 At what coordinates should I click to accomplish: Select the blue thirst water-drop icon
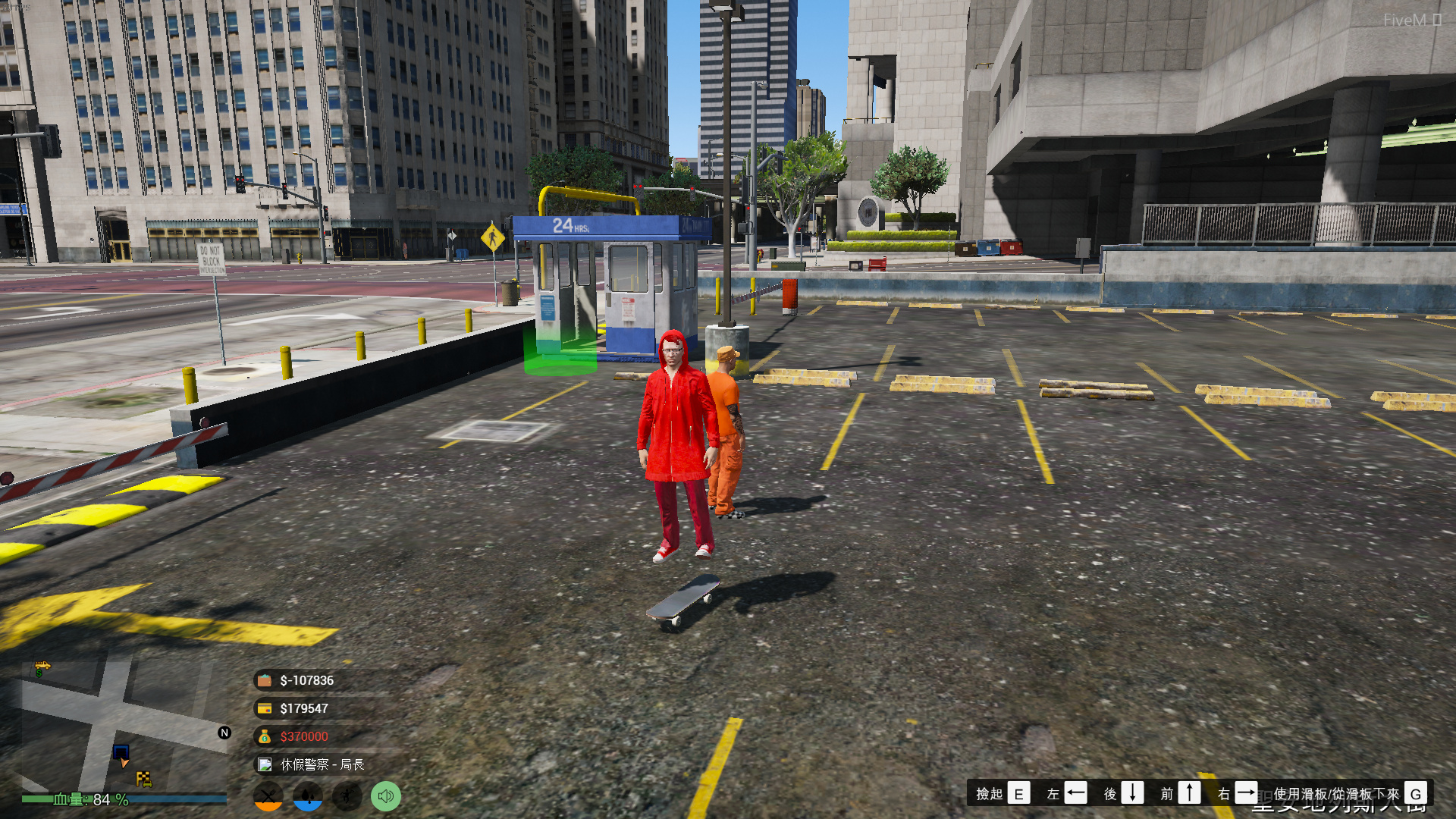click(308, 796)
